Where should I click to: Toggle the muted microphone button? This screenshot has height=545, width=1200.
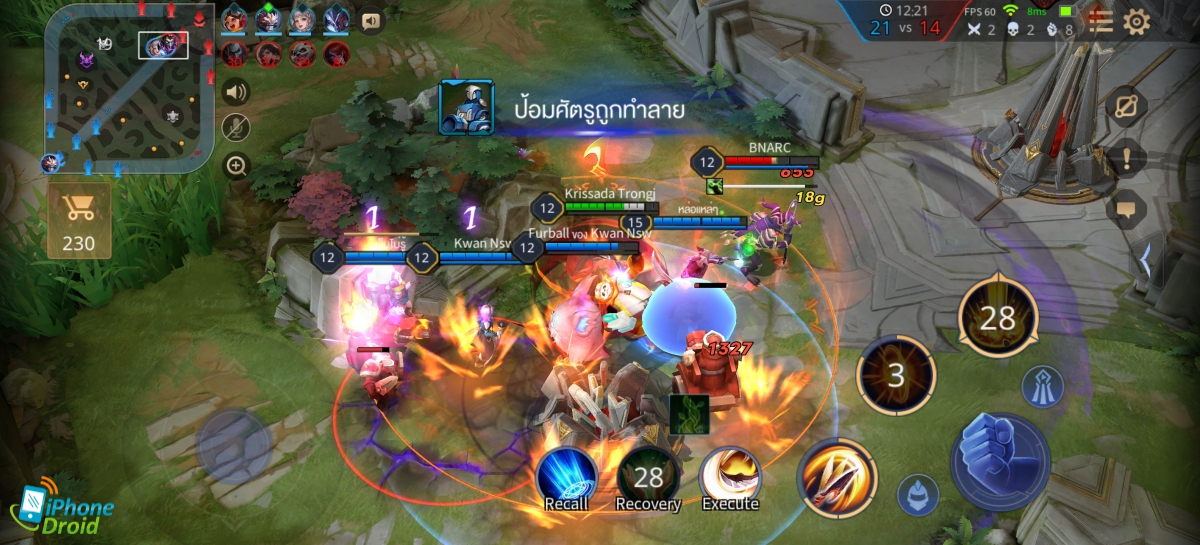(236, 128)
